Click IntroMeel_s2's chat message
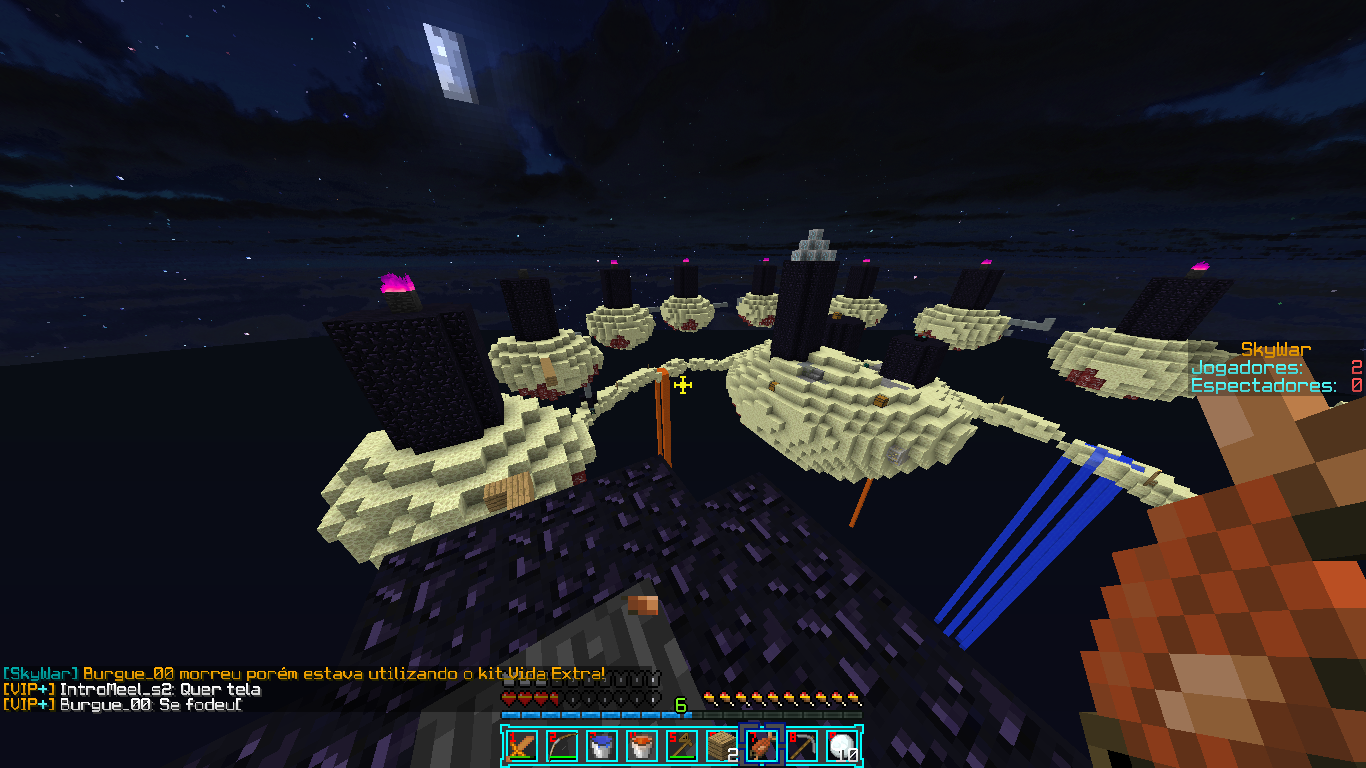Screen dimensions: 1366x768 pos(160,689)
